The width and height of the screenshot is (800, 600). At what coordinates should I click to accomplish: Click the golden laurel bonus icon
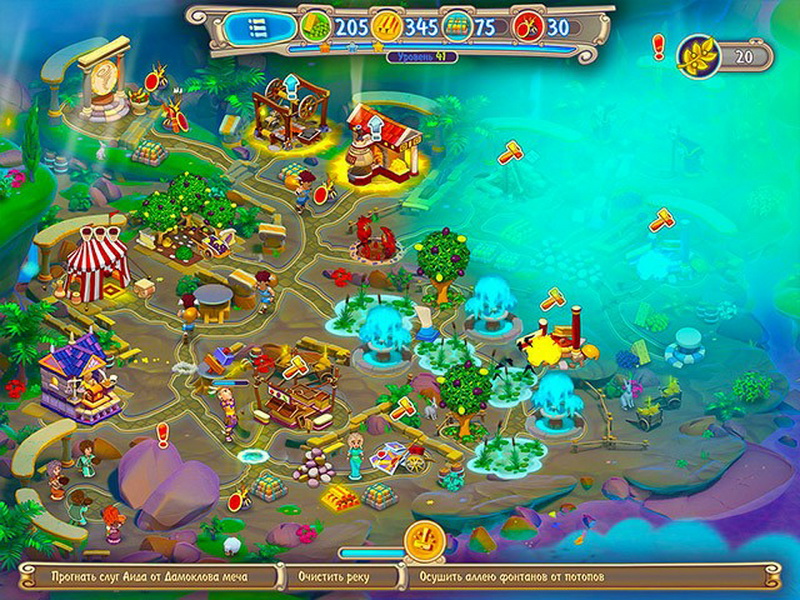point(695,57)
